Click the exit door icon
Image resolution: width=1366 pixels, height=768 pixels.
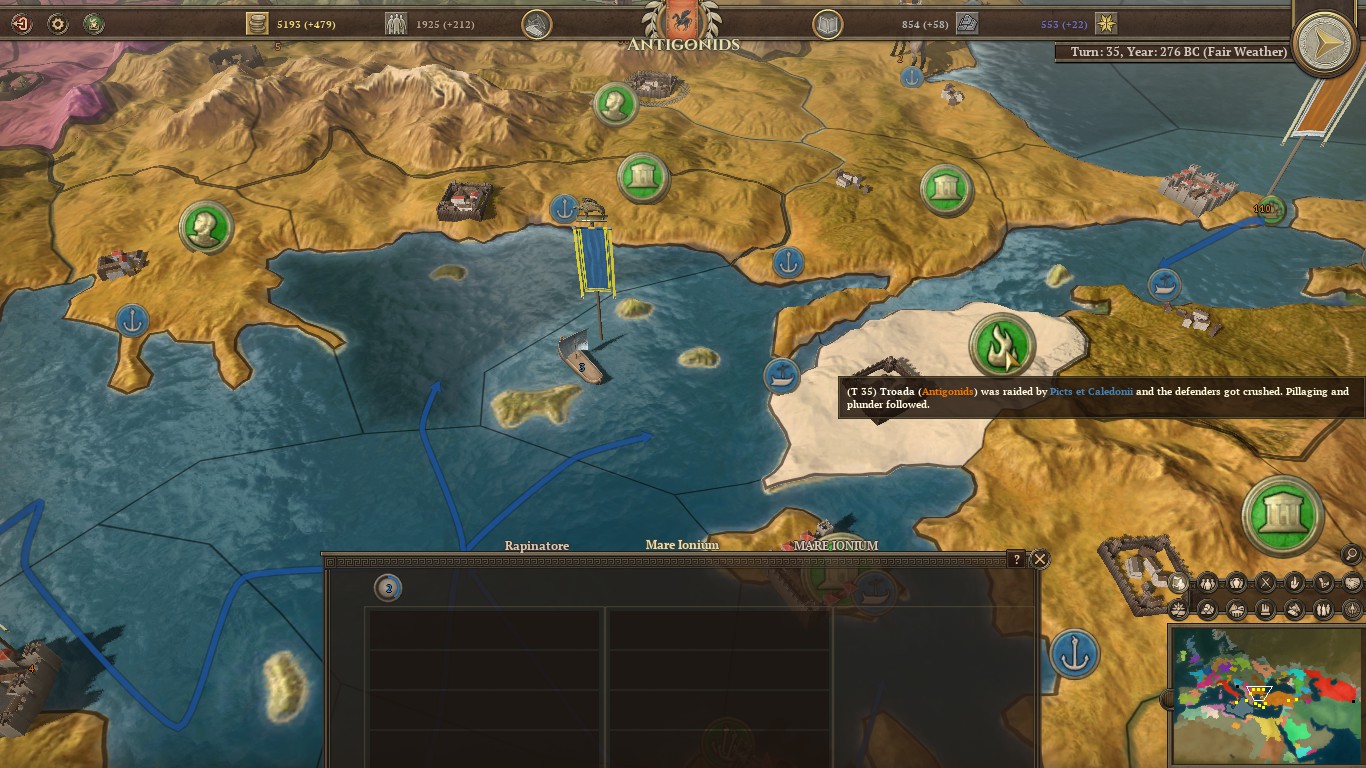pos(21,23)
